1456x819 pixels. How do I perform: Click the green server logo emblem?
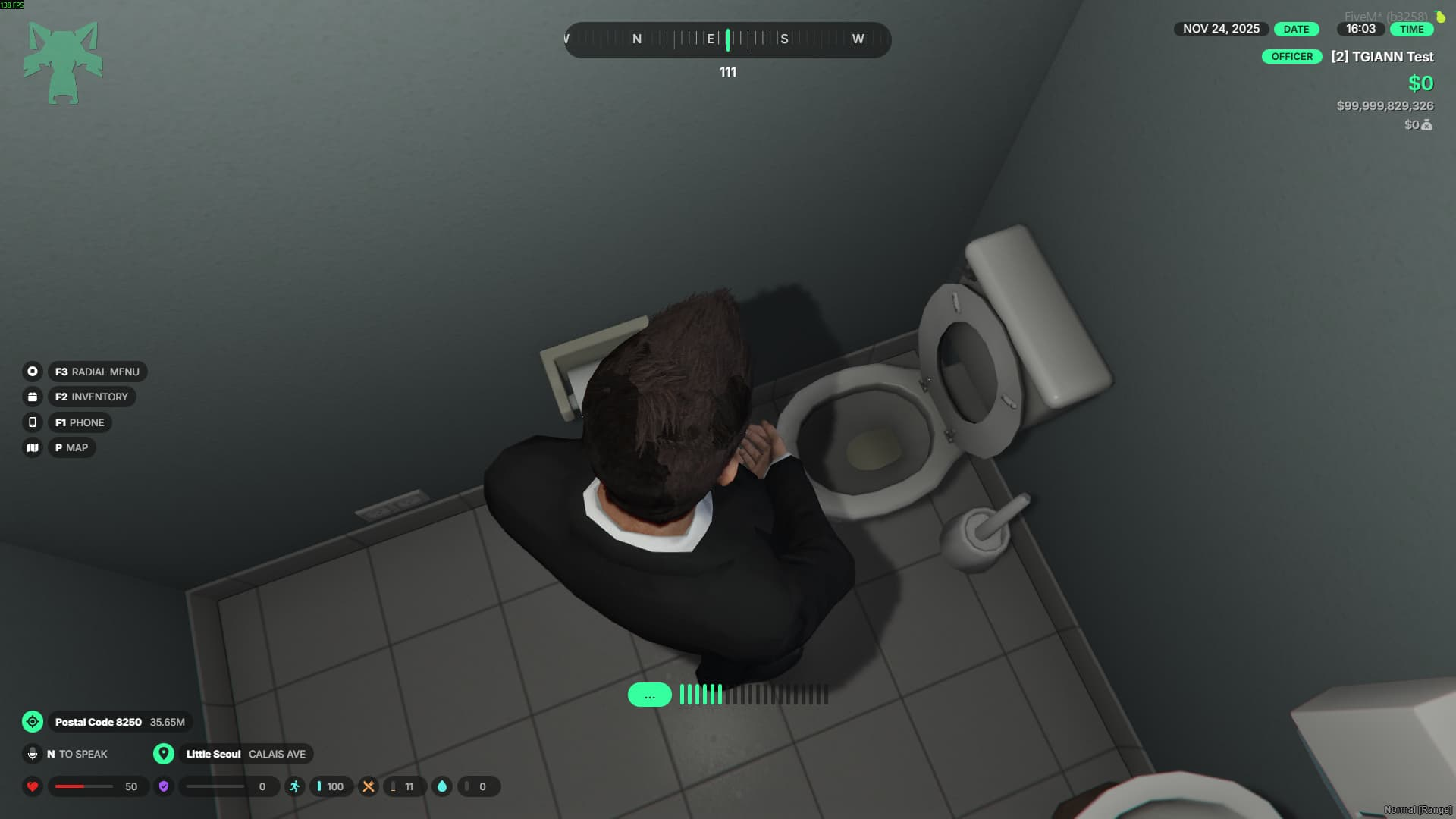tap(63, 62)
